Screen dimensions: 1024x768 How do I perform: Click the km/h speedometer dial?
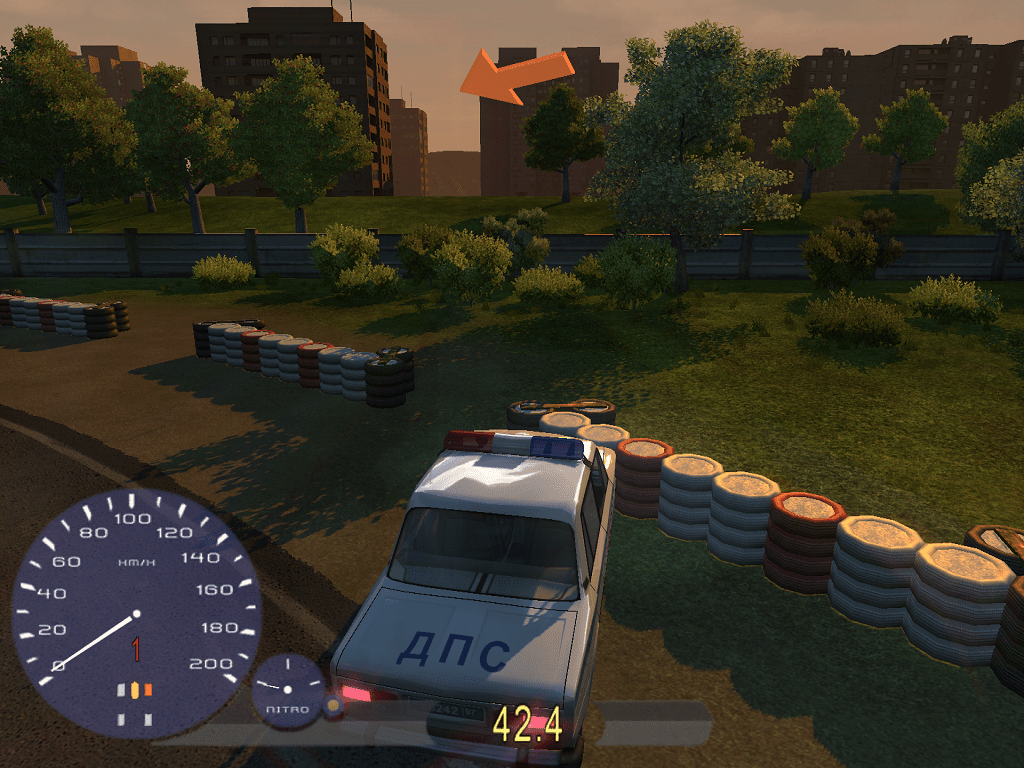tap(136, 612)
